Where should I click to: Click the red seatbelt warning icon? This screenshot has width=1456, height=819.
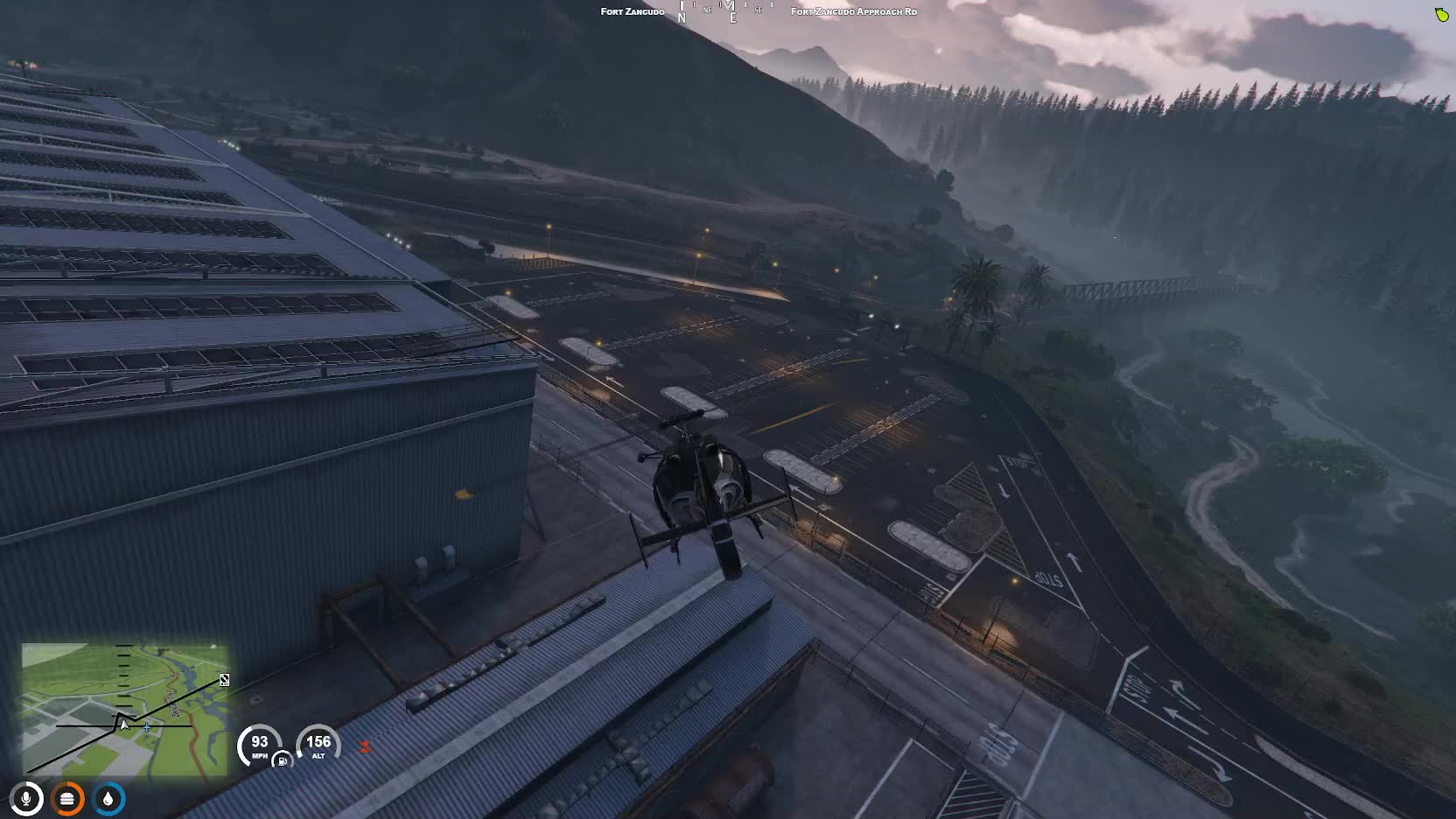365,746
